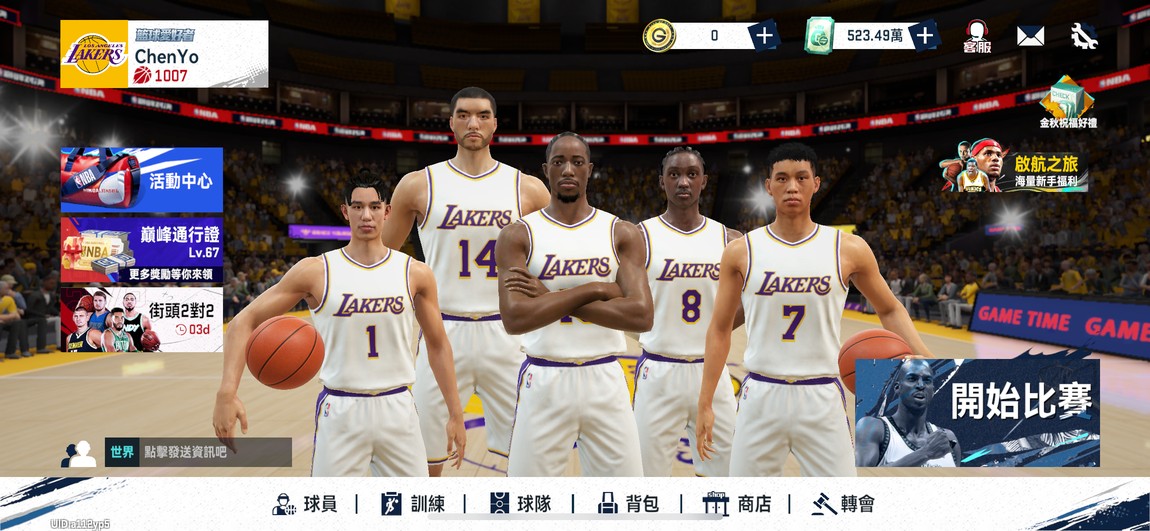Screen dimensions: 1150x531
Task: Add more gold coins with the plus button
Action: point(764,36)
